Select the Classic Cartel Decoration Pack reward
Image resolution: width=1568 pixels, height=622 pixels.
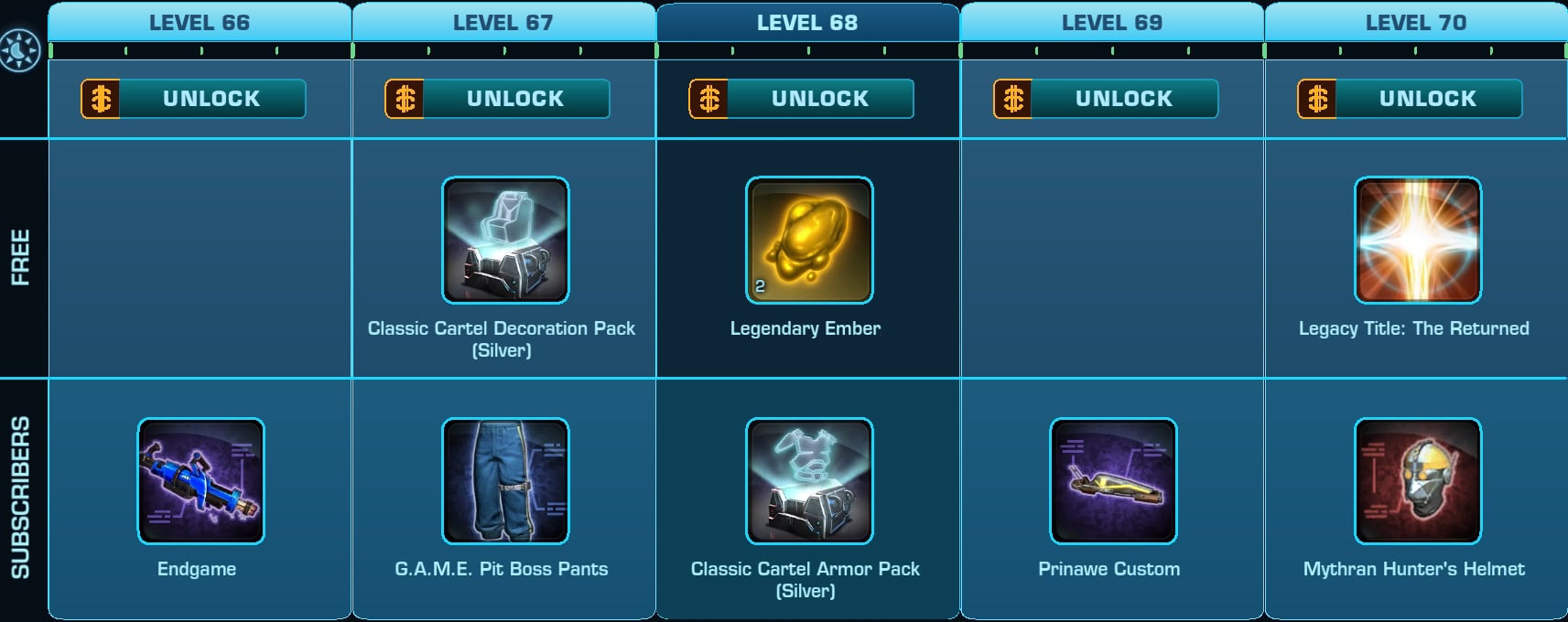click(505, 241)
